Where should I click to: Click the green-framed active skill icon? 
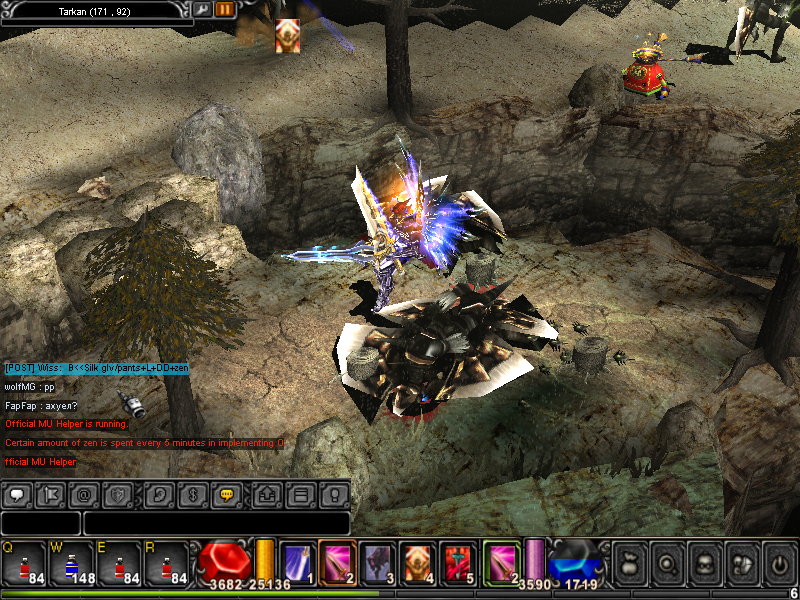pyautogui.click(x=502, y=561)
